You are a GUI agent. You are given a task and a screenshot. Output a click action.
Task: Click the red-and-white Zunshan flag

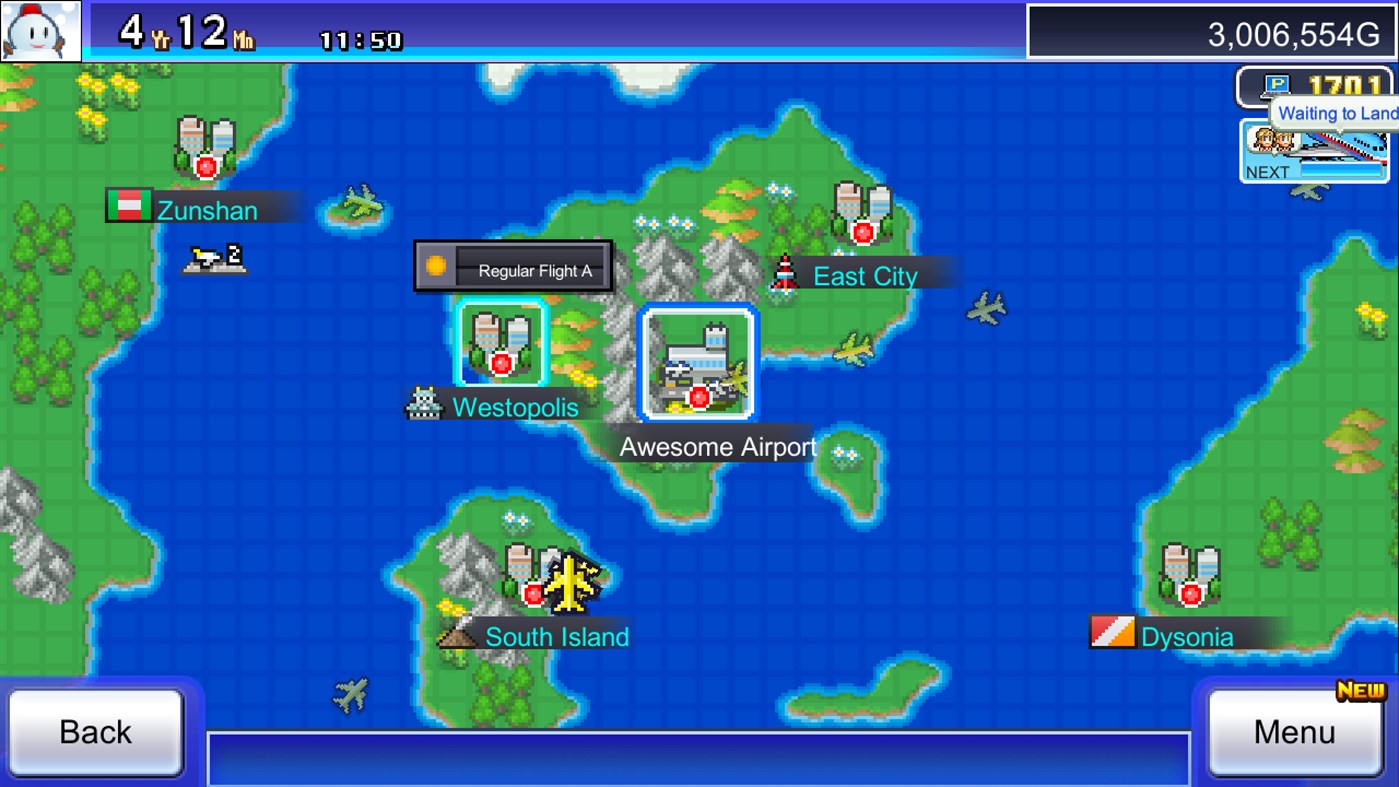126,206
